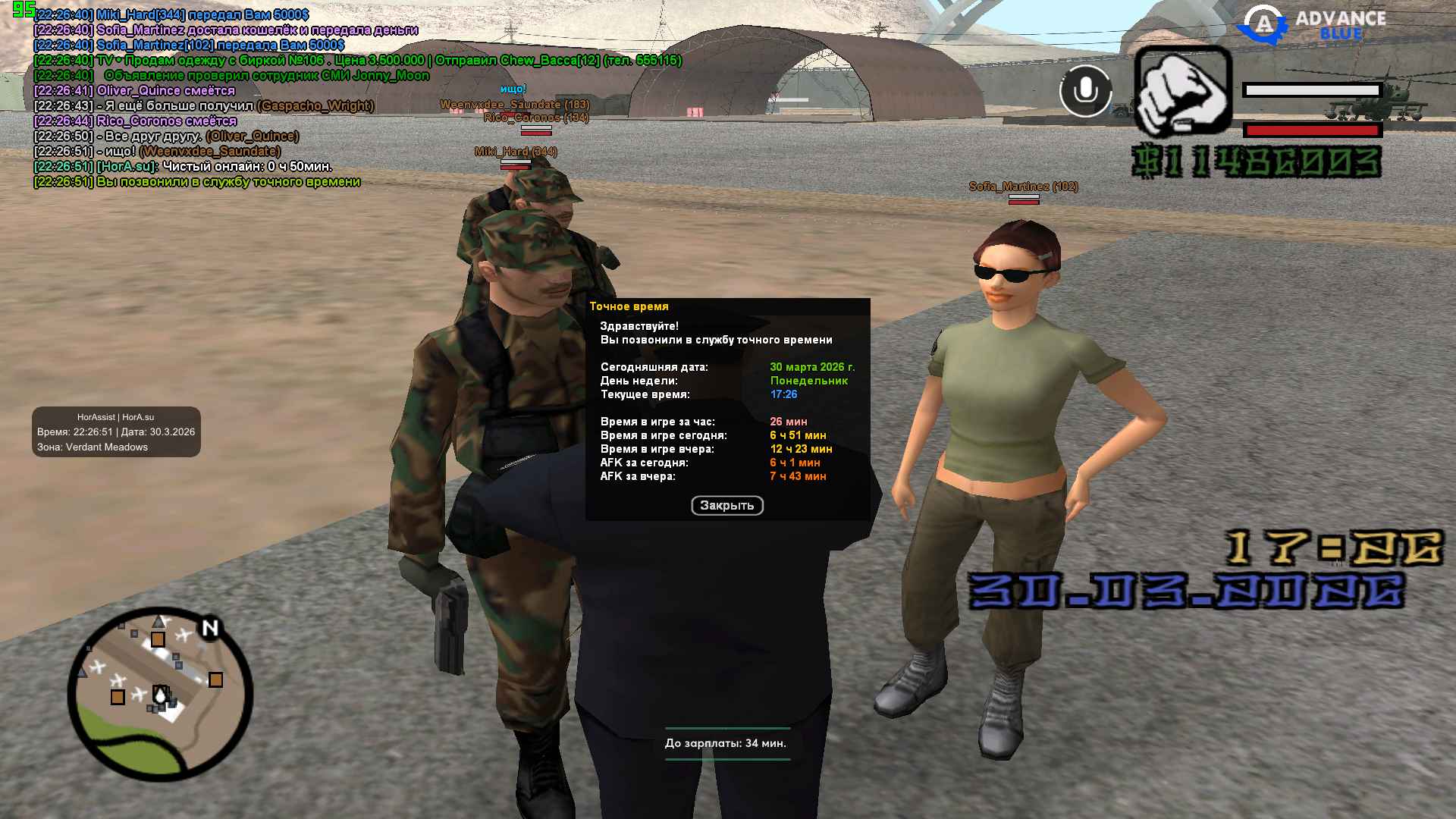The width and height of the screenshot is (1456, 819).
Task: Close the exact time dialog
Action: [x=726, y=506]
